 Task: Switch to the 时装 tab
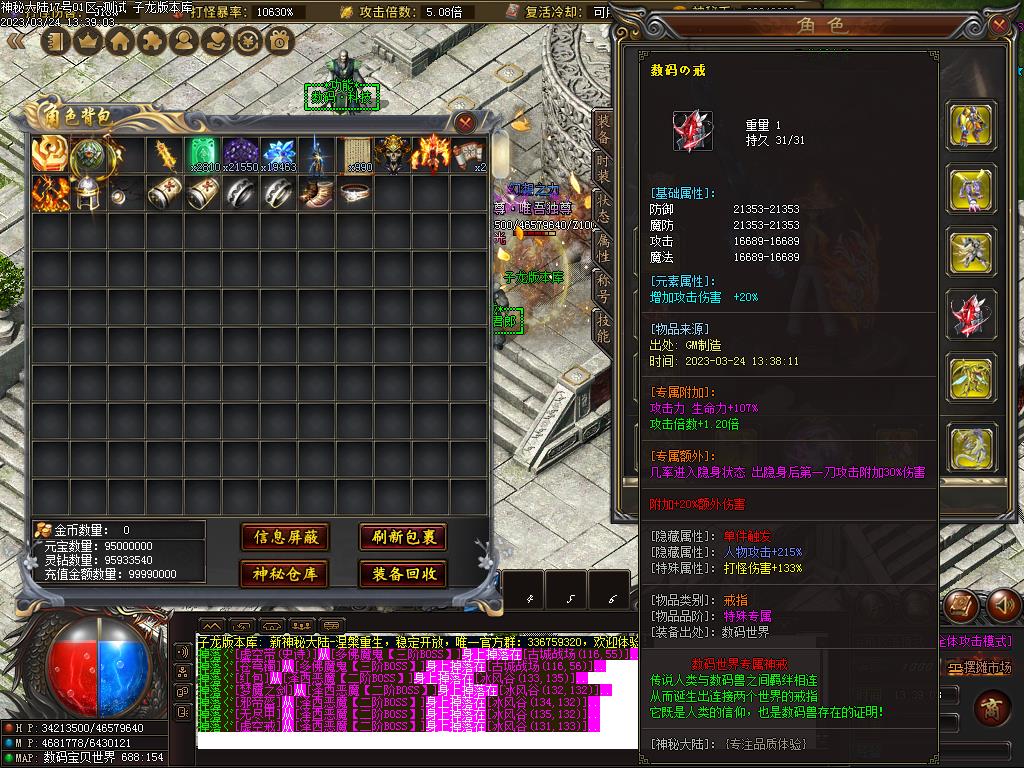(603, 168)
